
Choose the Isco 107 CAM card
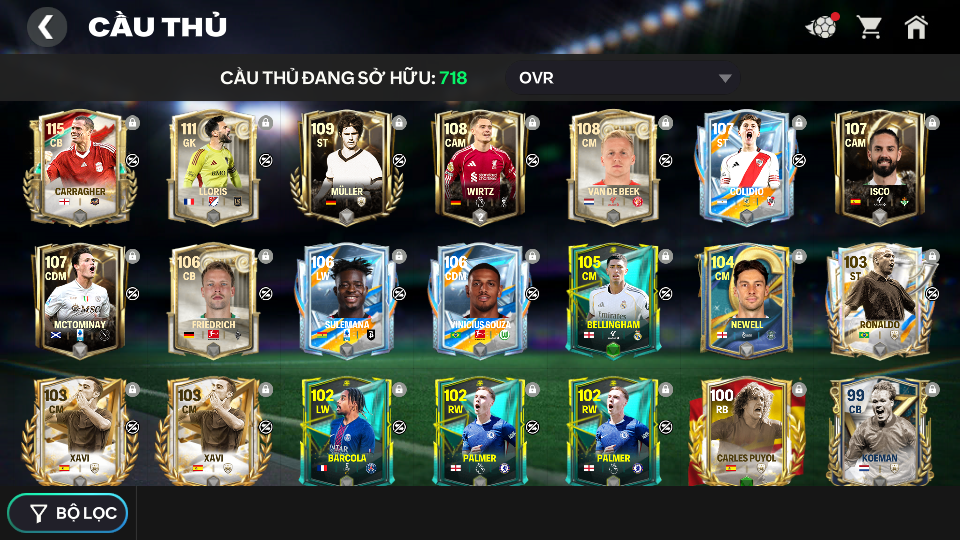(879, 166)
